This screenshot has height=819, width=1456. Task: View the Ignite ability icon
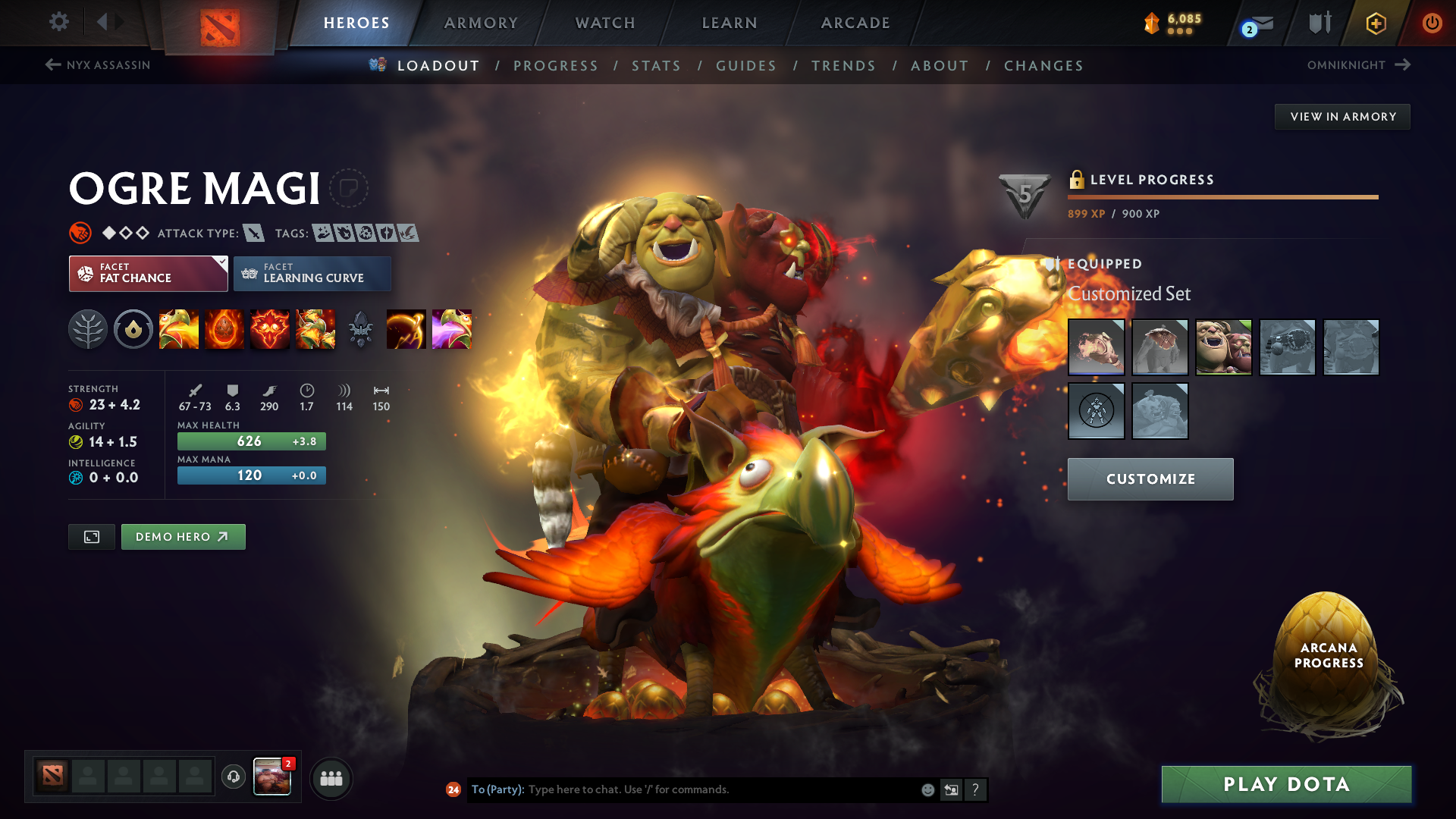224,329
